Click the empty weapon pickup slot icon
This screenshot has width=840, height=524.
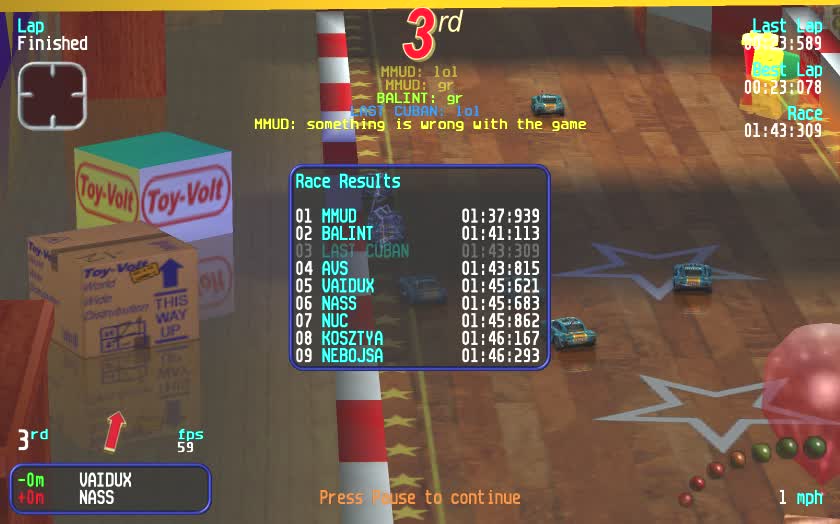coord(52,96)
